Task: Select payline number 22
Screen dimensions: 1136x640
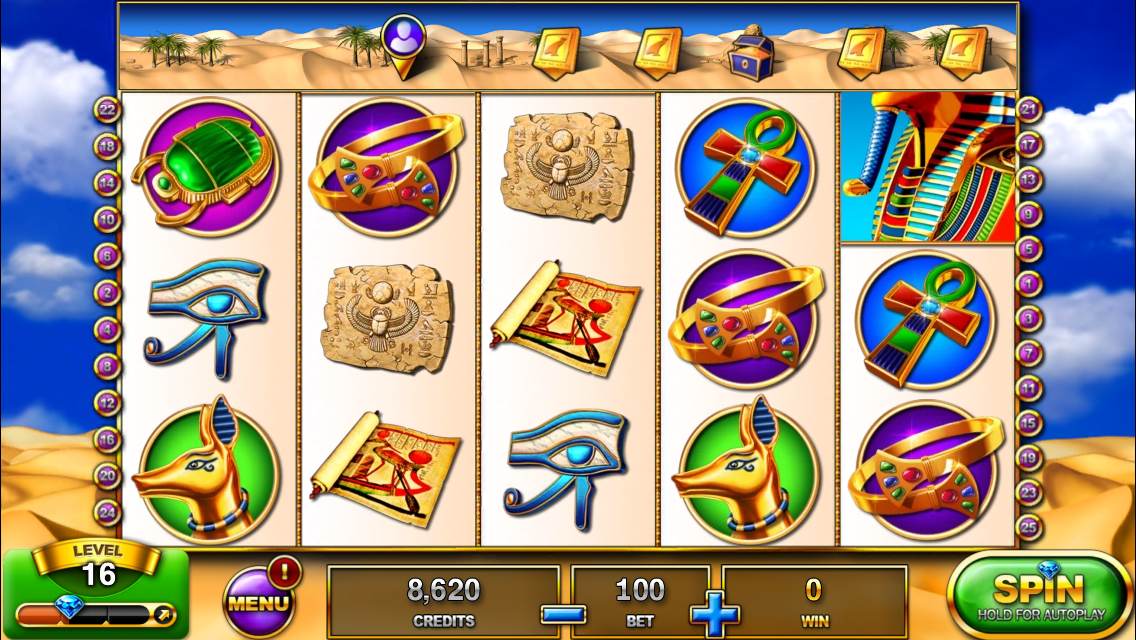Action: tap(107, 109)
